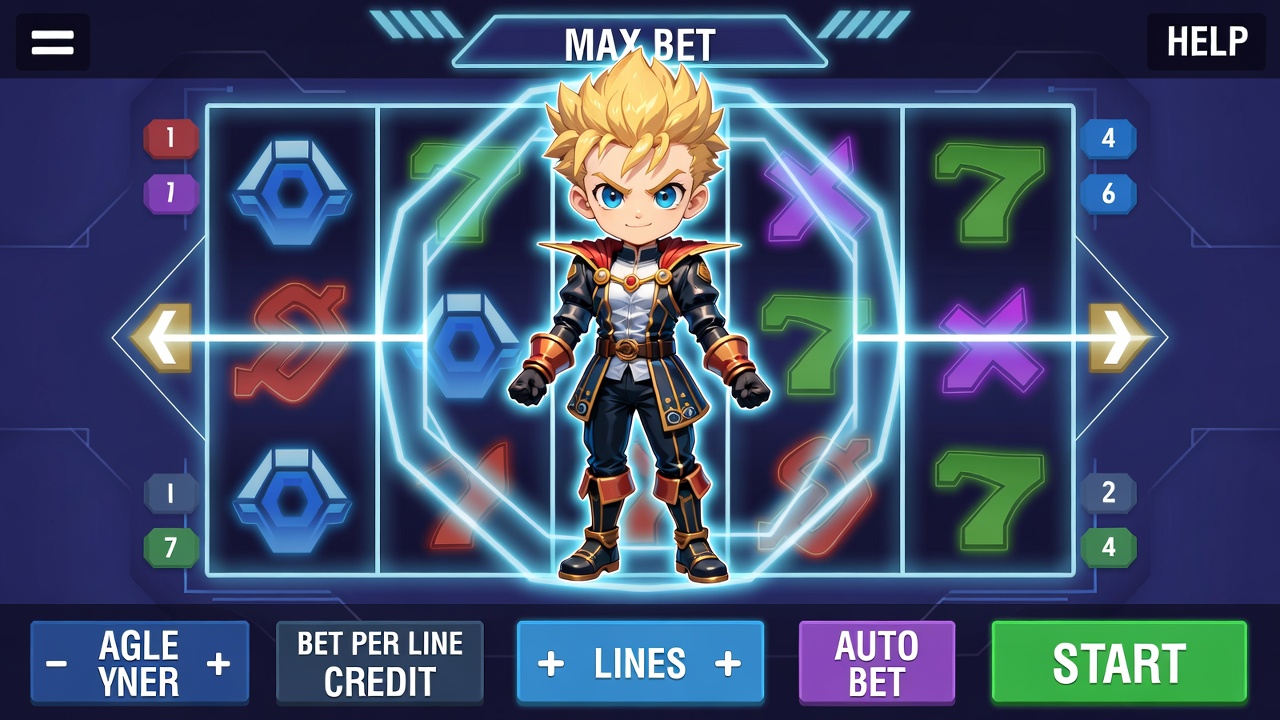
Task: Select the blue payline marker 6
Action: click(x=1108, y=193)
